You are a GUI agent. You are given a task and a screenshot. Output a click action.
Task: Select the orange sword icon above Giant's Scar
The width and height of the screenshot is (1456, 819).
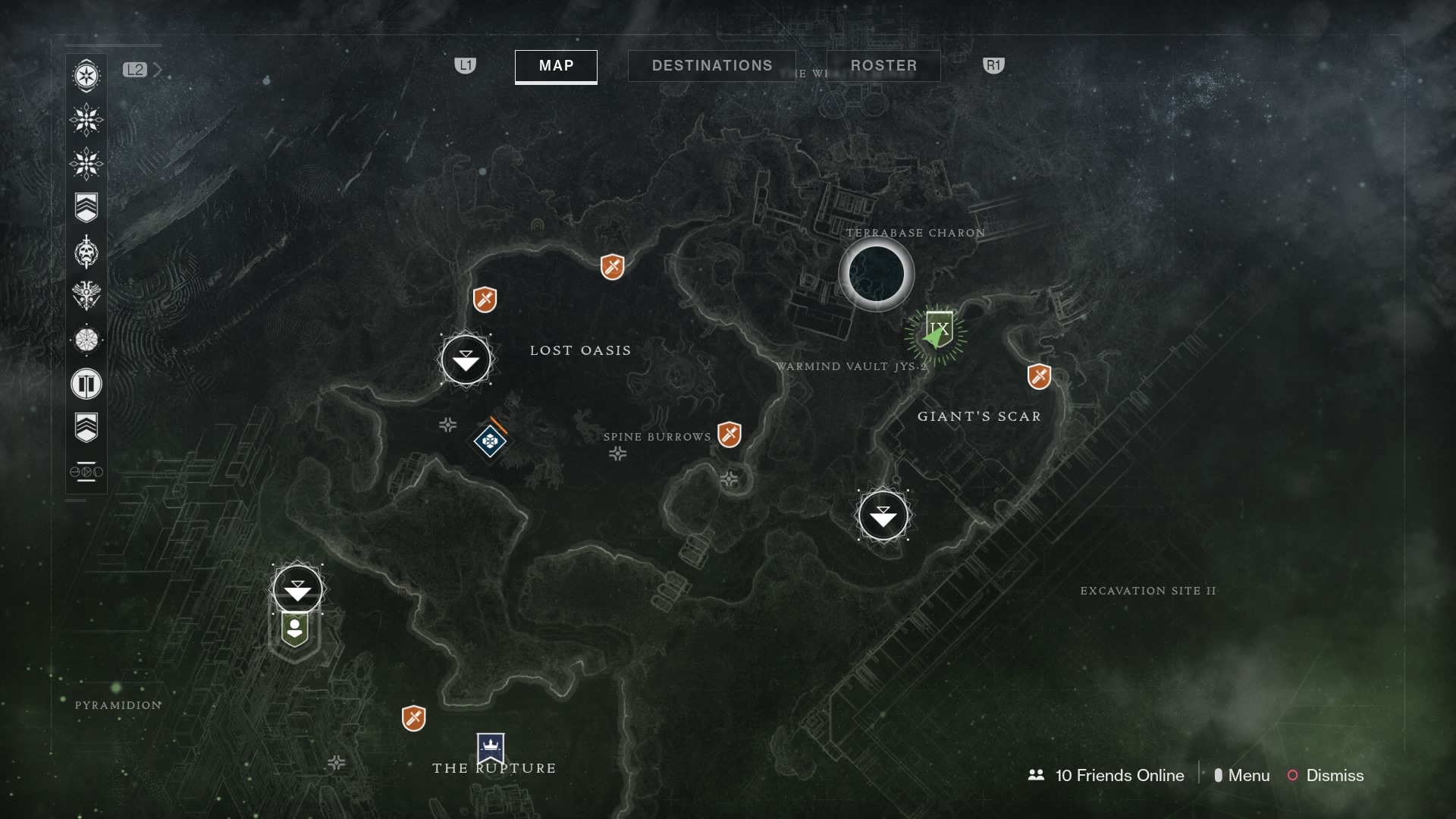tap(1040, 375)
